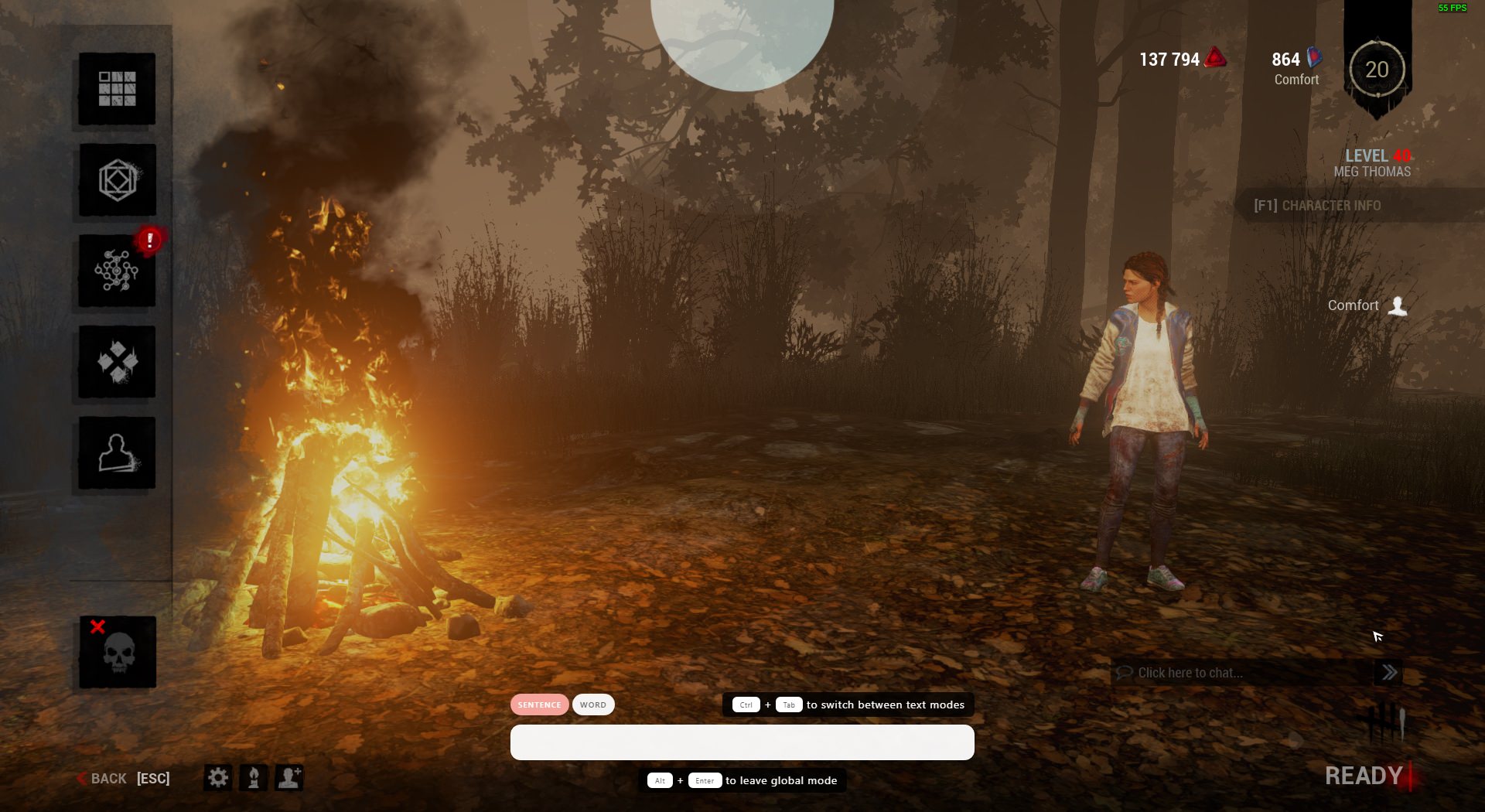
Task: Open the character silhouette menu
Action: tap(117, 453)
